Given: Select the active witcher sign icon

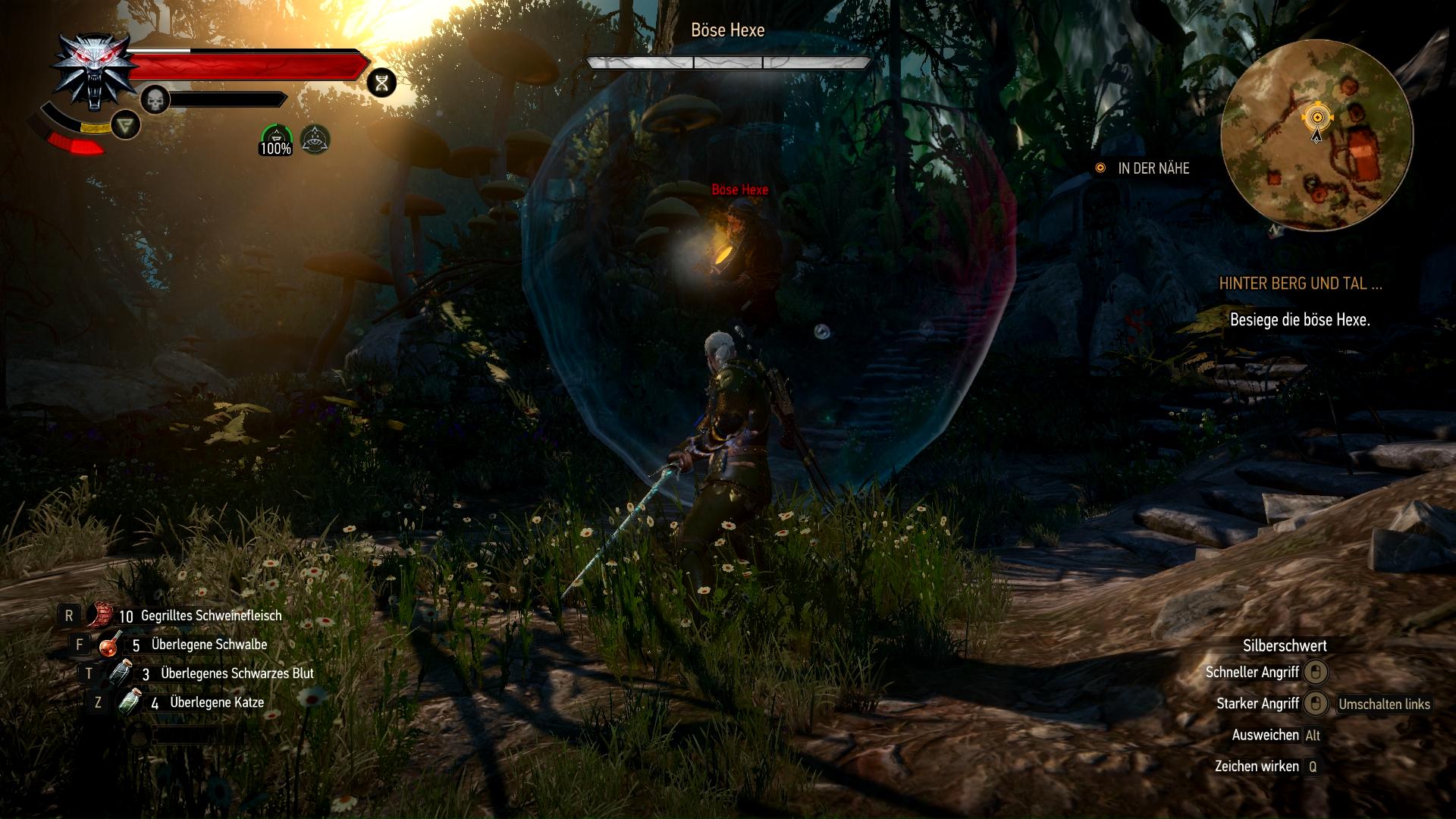Looking at the screenshot, I should [125, 124].
